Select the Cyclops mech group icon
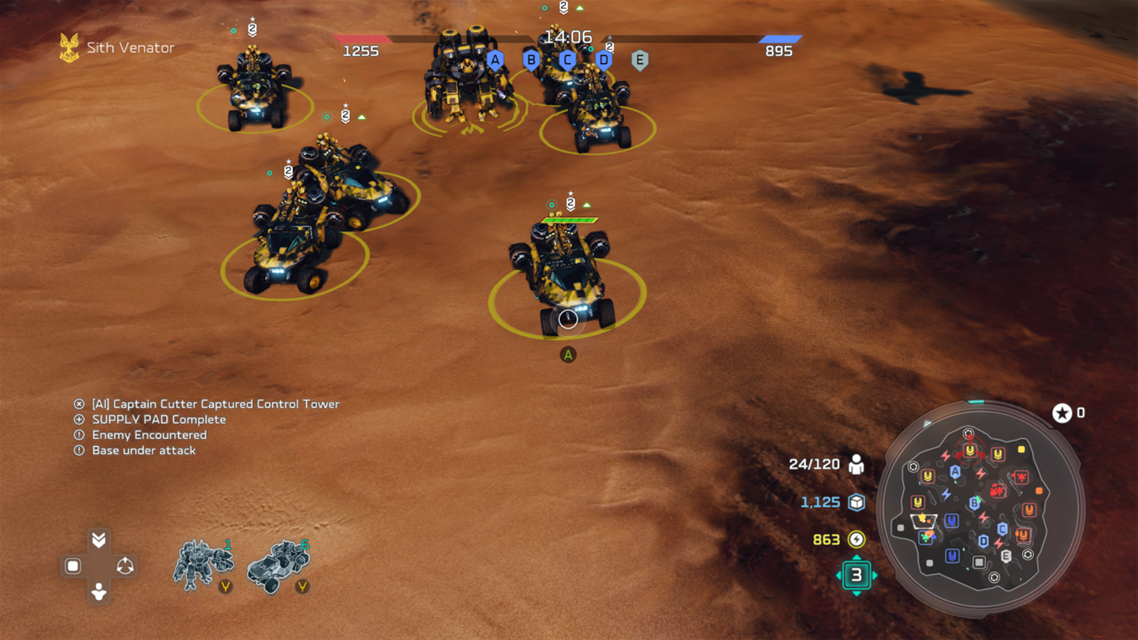1138x640 pixels. tap(203, 565)
